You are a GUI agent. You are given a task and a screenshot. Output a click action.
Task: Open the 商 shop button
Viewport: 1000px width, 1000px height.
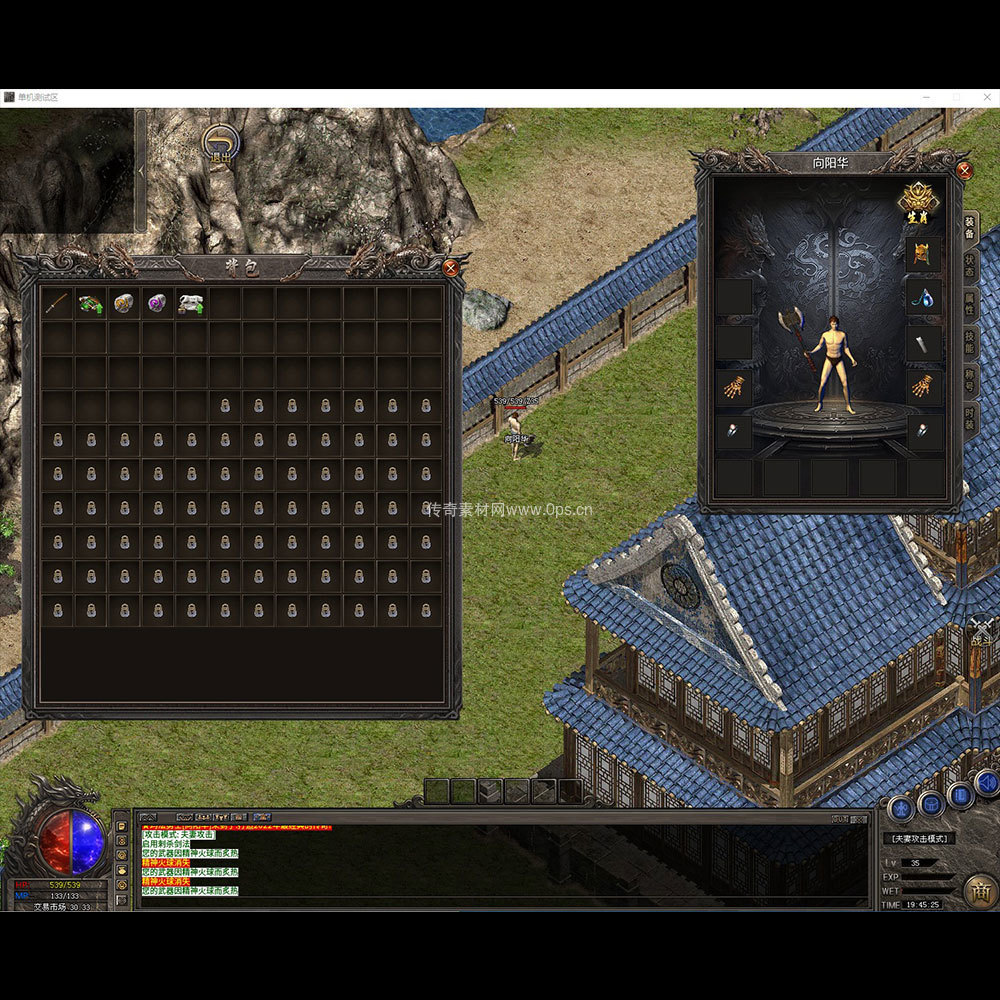[980, 891]
